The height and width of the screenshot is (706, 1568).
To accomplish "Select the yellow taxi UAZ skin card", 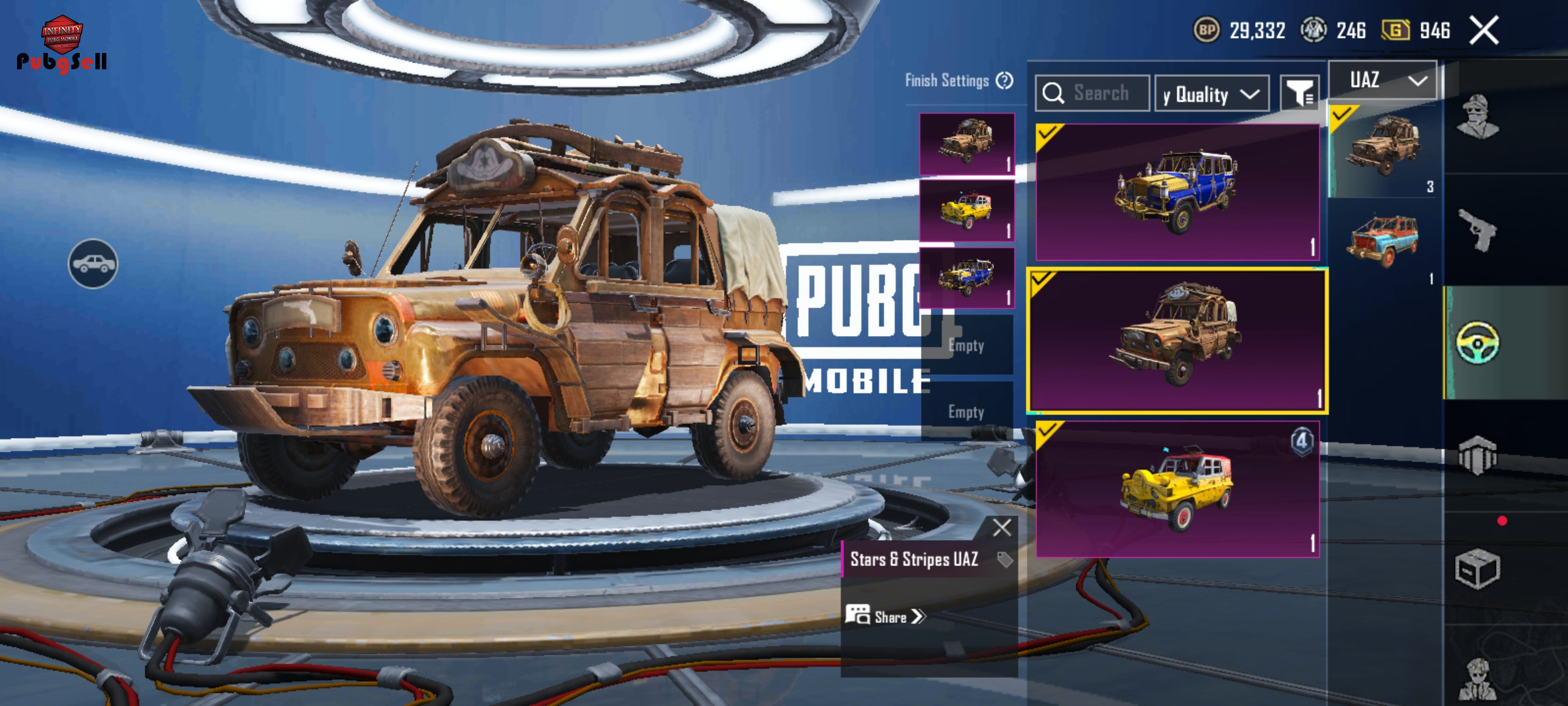I will (x=1177, y=489).
